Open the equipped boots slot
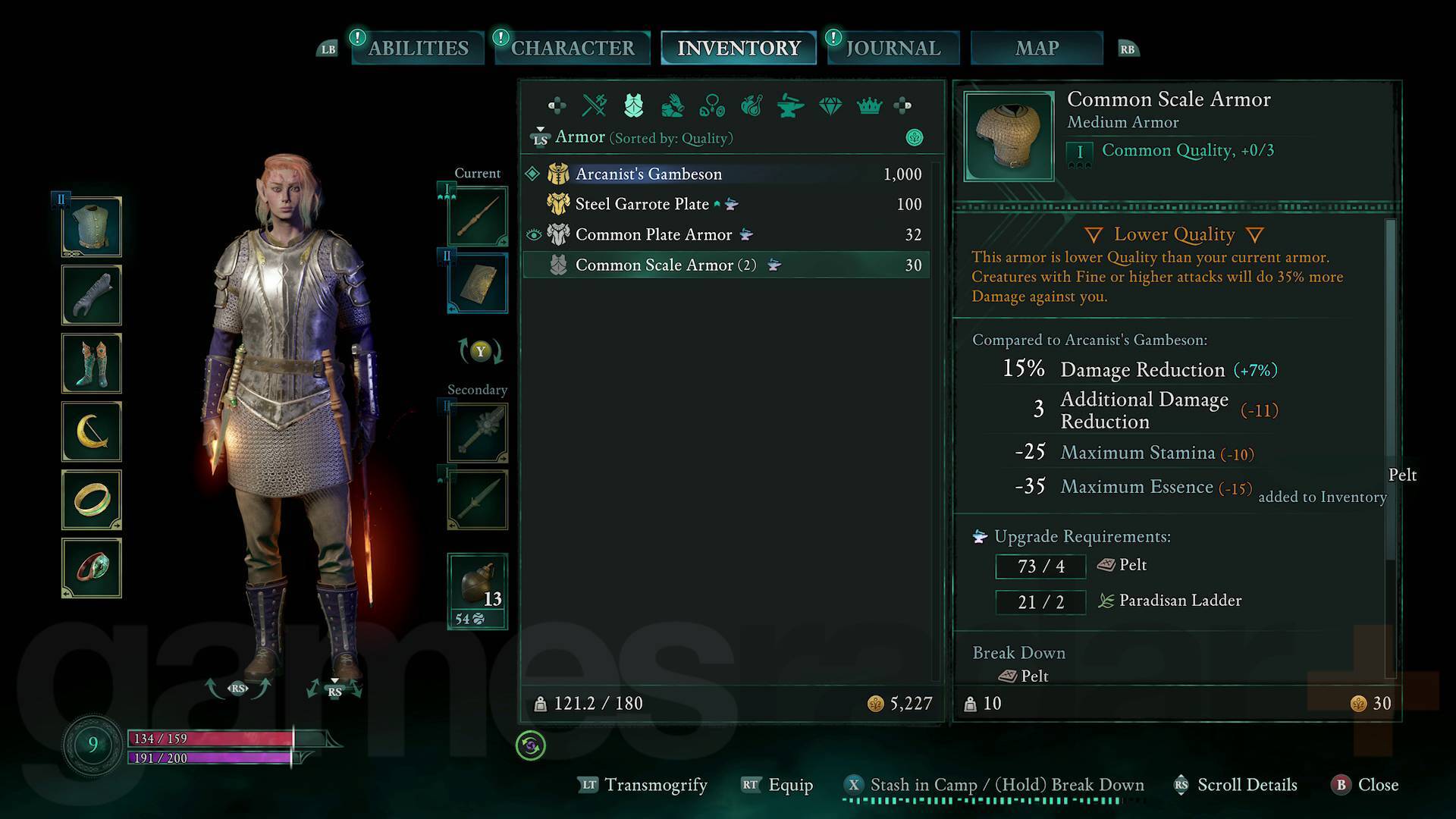 point(92,363)
